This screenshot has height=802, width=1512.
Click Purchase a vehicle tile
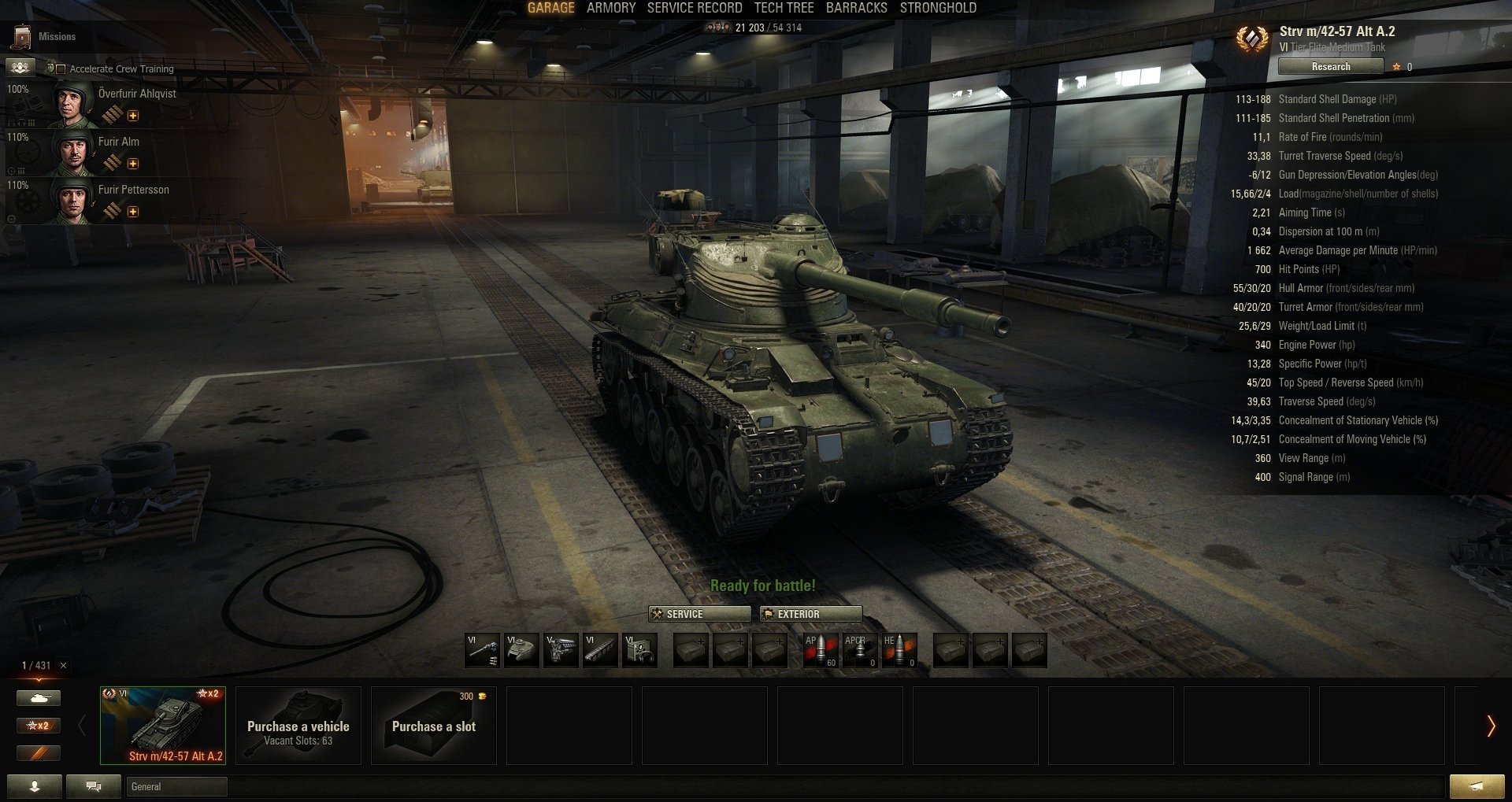[298, 725]
